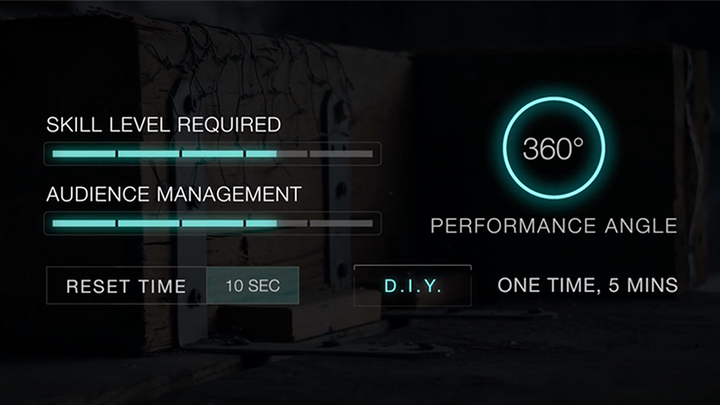The image size is (720, 405).
Task: Select the D.I.Y. button
Action: [412, 285]
